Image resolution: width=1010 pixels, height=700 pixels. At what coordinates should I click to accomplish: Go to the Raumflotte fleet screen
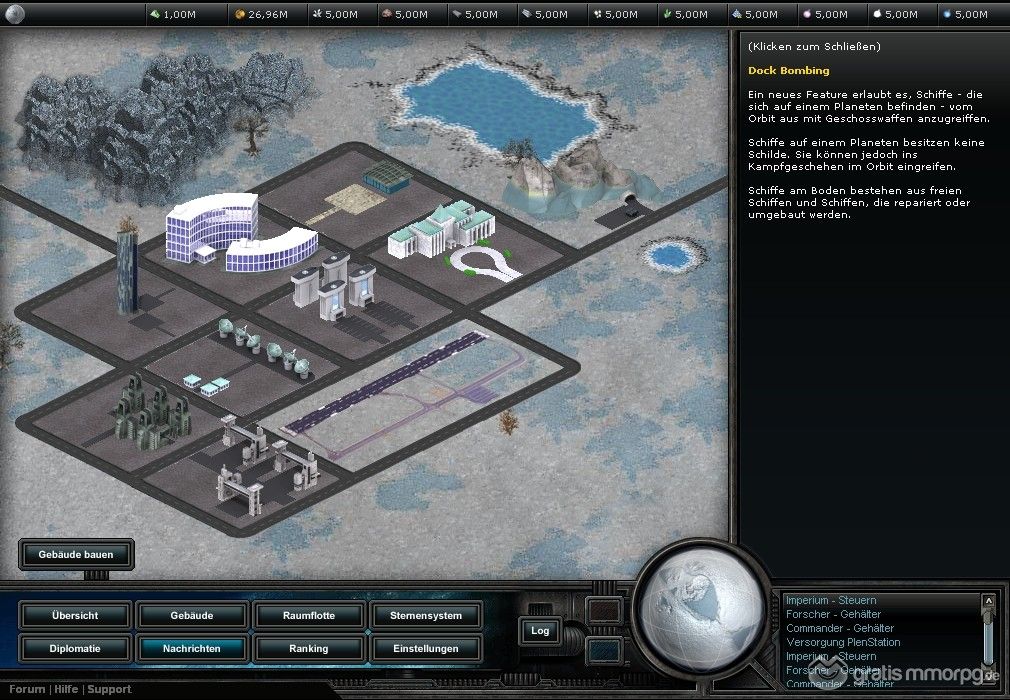point(308,615)
